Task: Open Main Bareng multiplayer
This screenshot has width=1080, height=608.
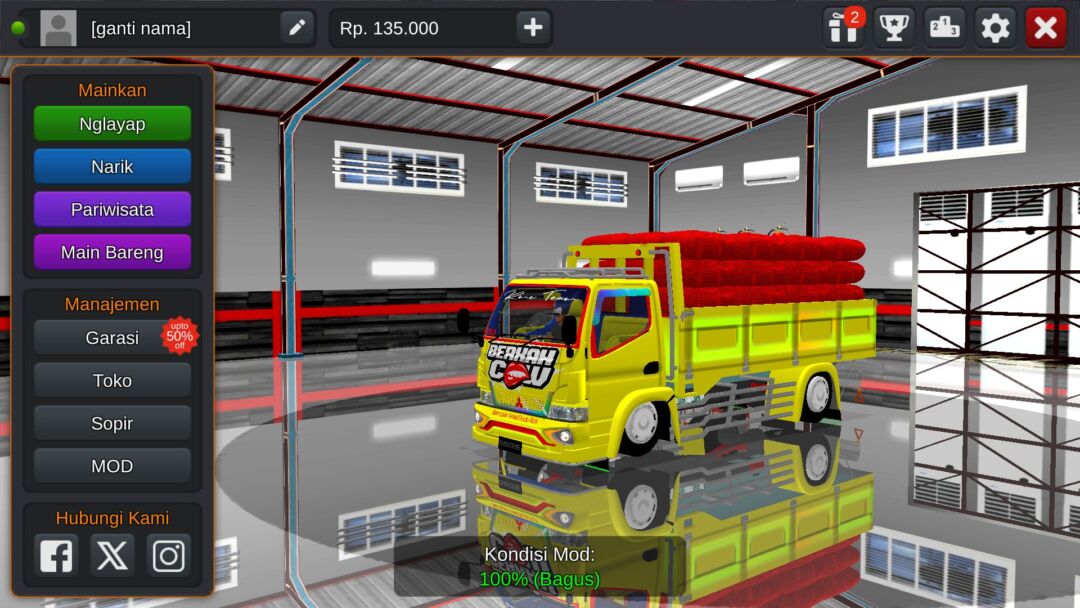Action: click(x=112, y=253)
